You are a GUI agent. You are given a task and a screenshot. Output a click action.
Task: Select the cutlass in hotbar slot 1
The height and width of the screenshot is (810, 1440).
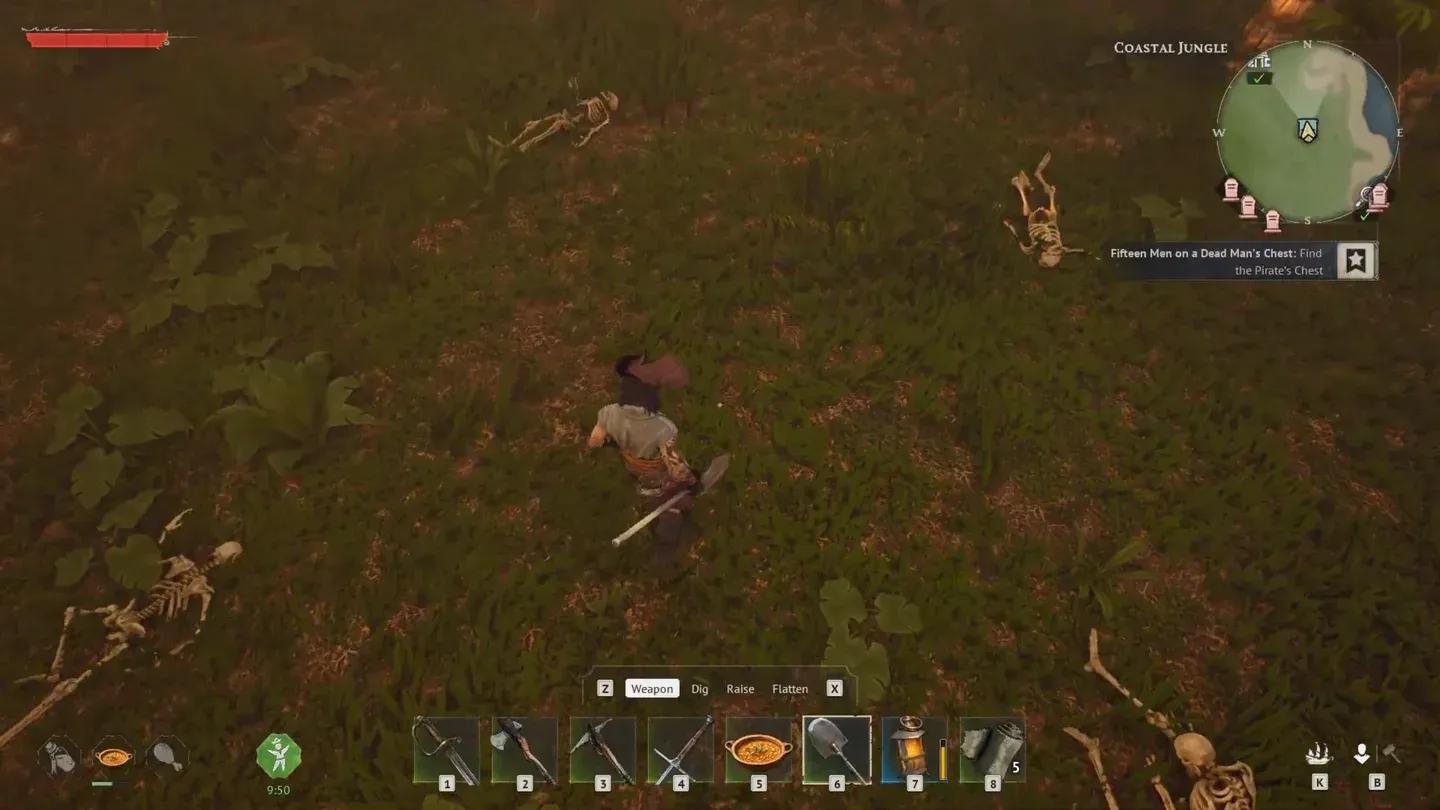click(x=447, y=750)
